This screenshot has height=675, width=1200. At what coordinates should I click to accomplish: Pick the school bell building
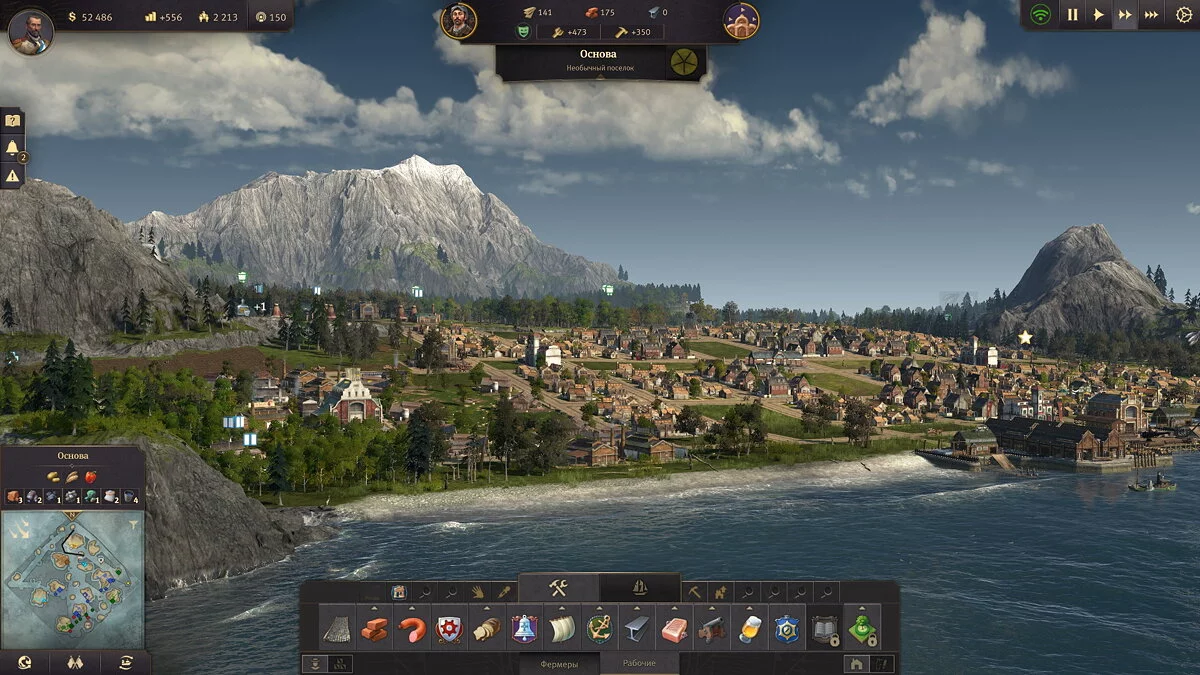point(524,629)
